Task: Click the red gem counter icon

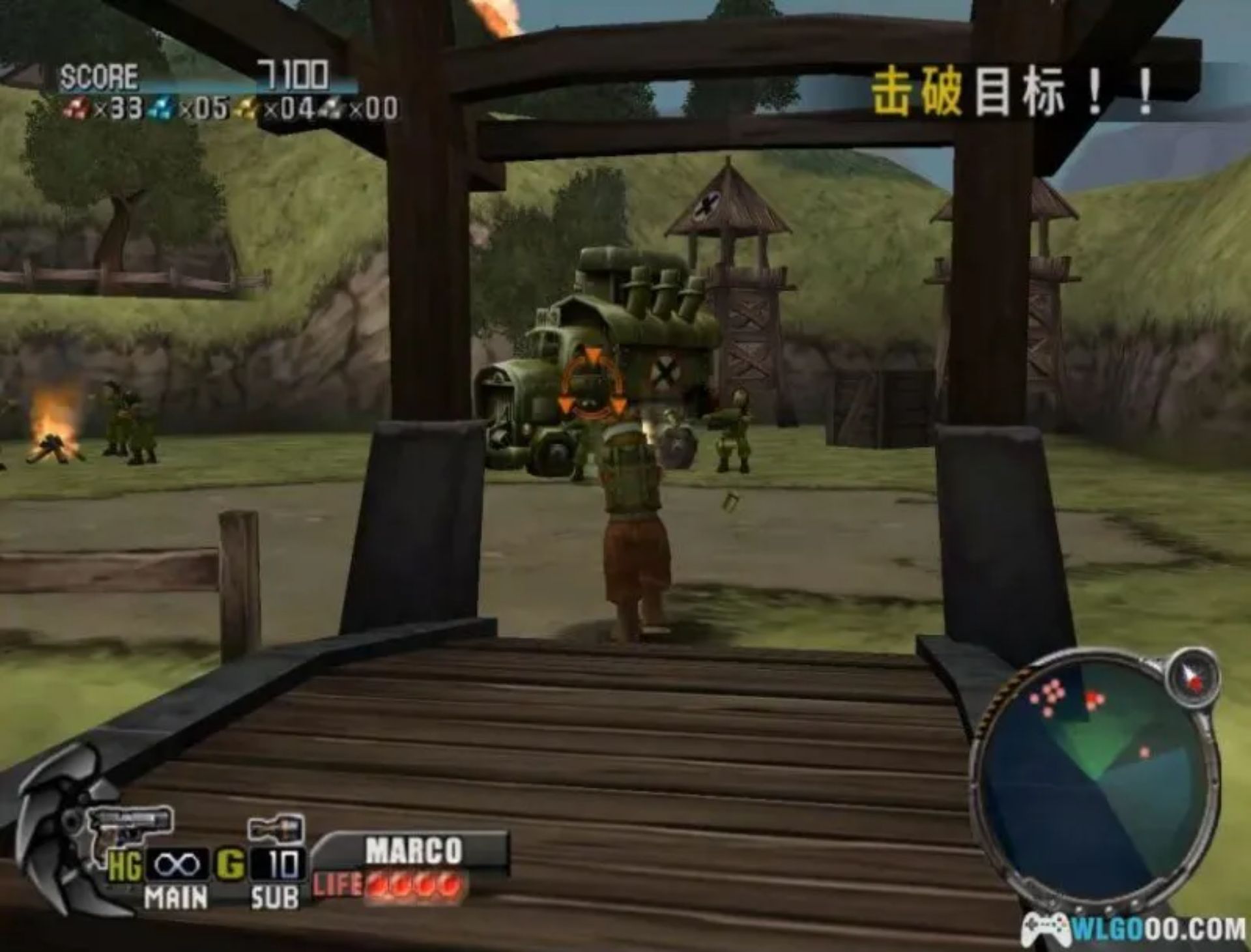Action: pos(78,108)
